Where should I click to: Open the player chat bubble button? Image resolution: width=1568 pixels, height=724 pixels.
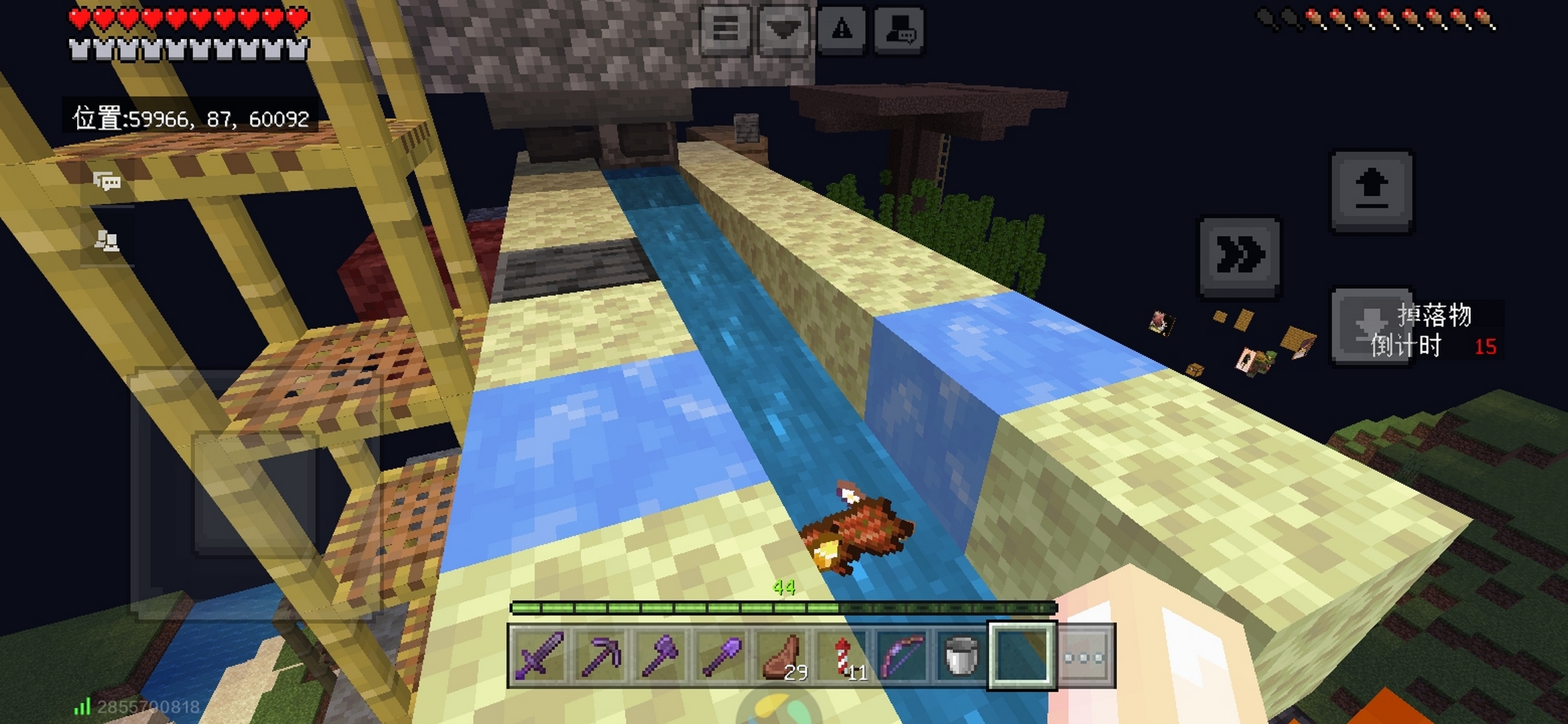pos(899,30)
